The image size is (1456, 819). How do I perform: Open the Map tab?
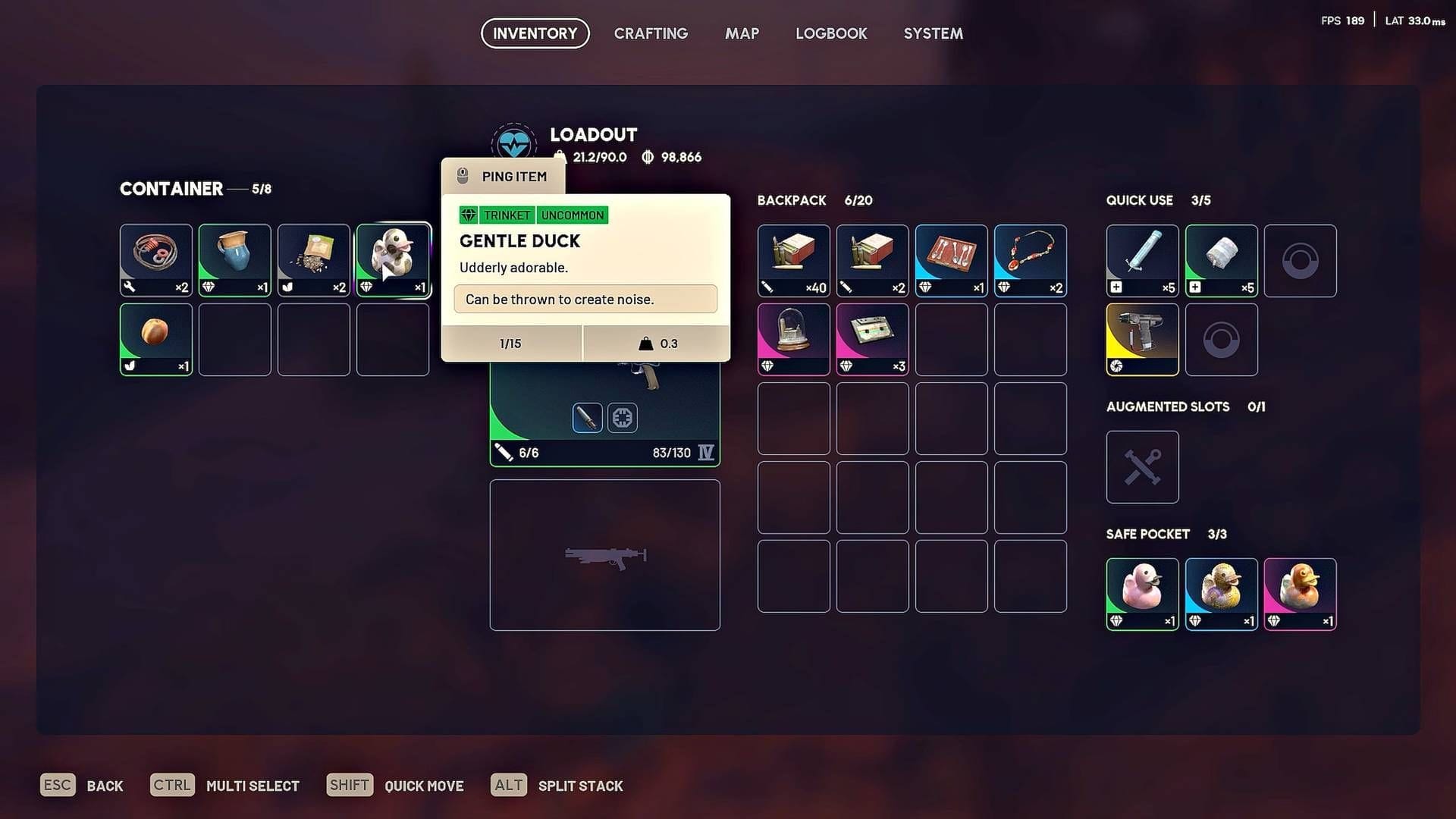pos(742,33)
